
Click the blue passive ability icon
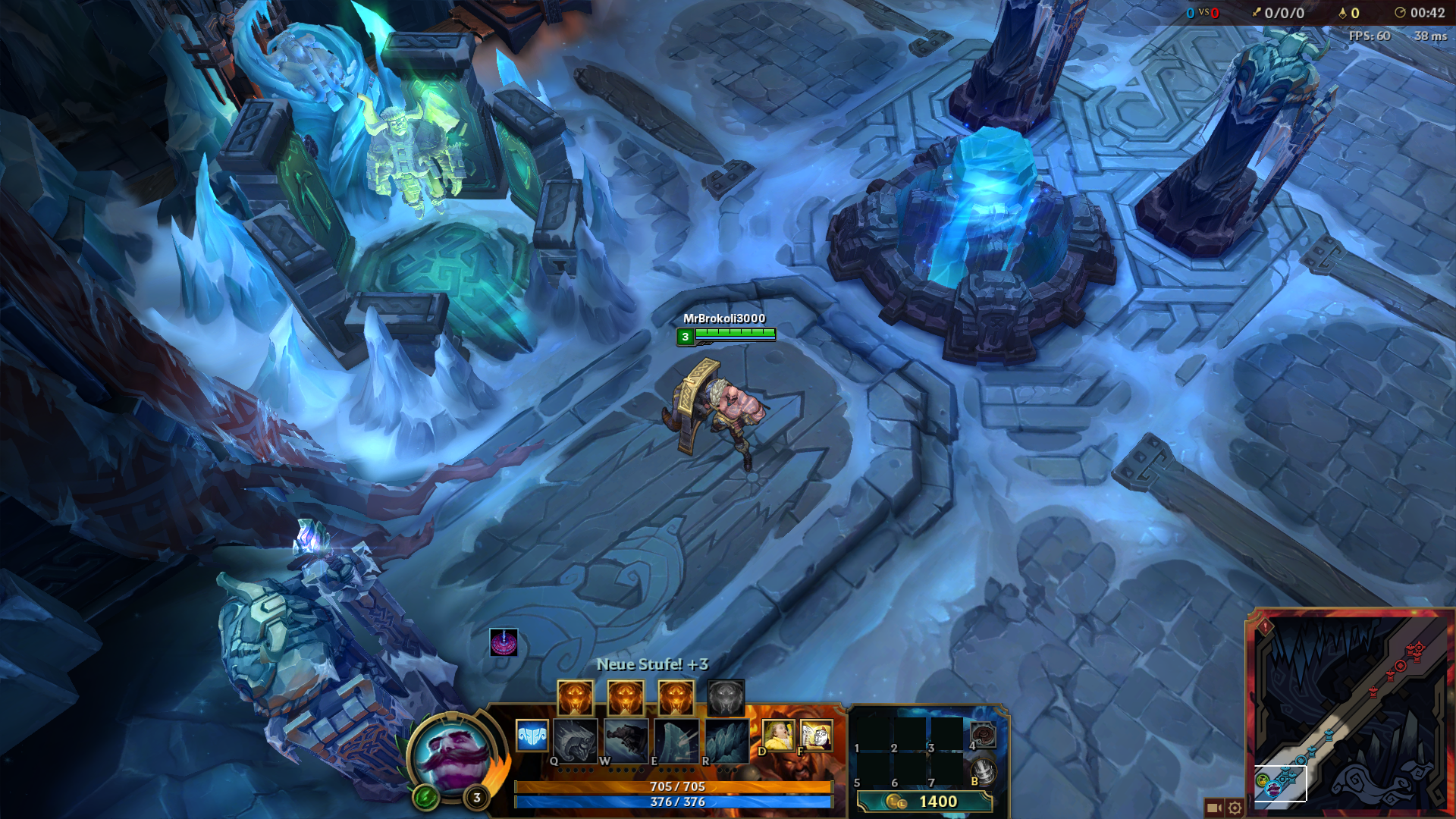click(x=532, y=735)
